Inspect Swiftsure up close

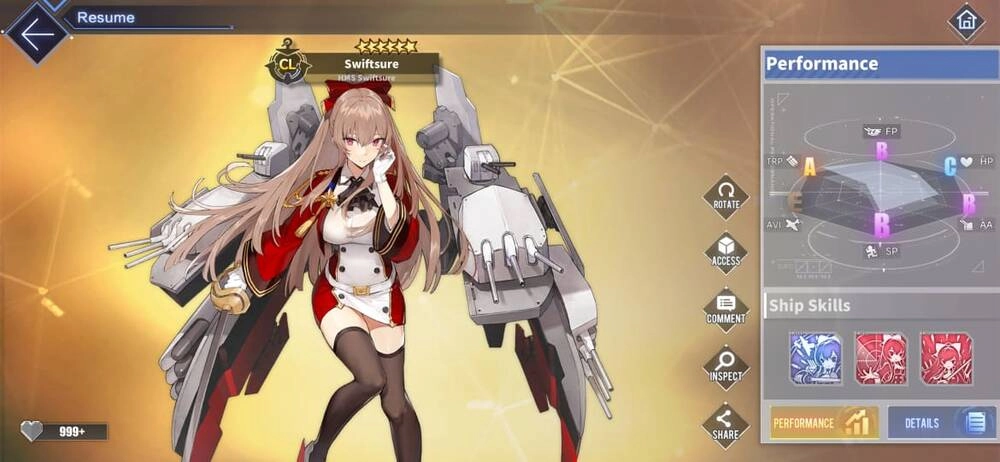tap(726, 367)
